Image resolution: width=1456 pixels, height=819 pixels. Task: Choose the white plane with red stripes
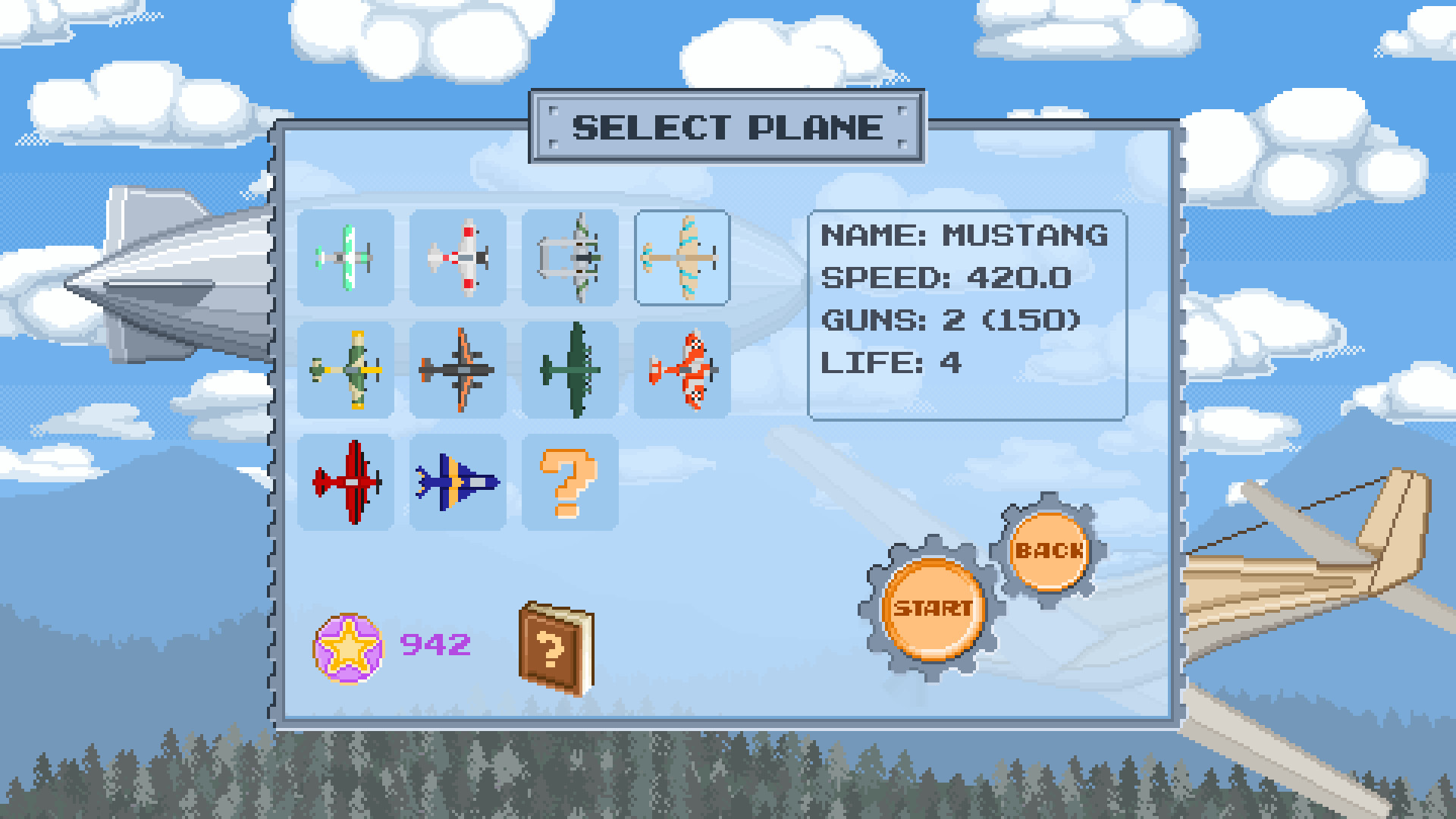458,258
